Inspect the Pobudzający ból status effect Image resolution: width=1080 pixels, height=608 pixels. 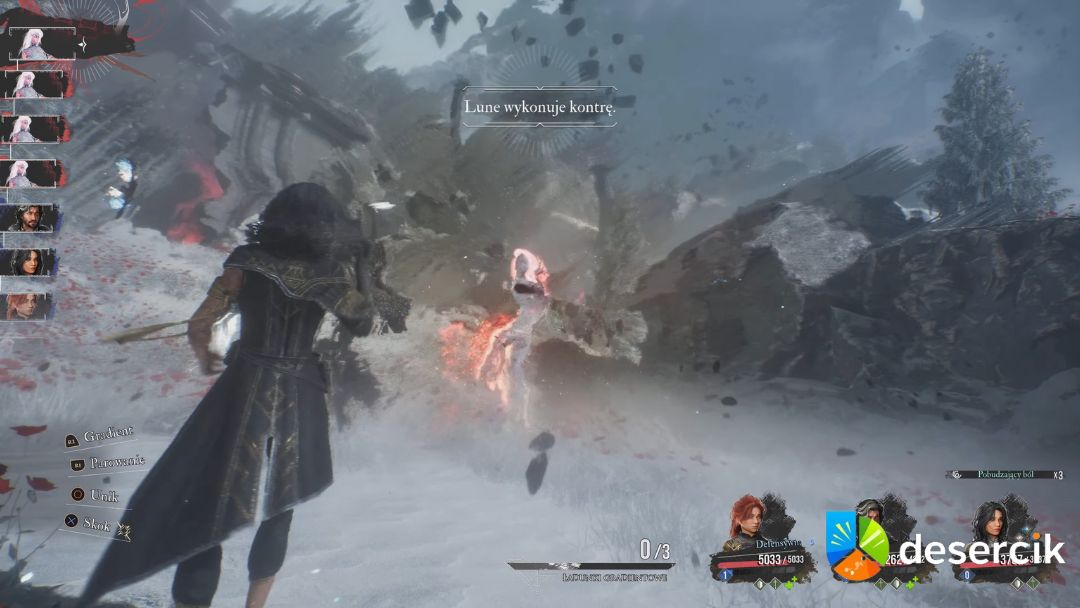click(1009, 475)
